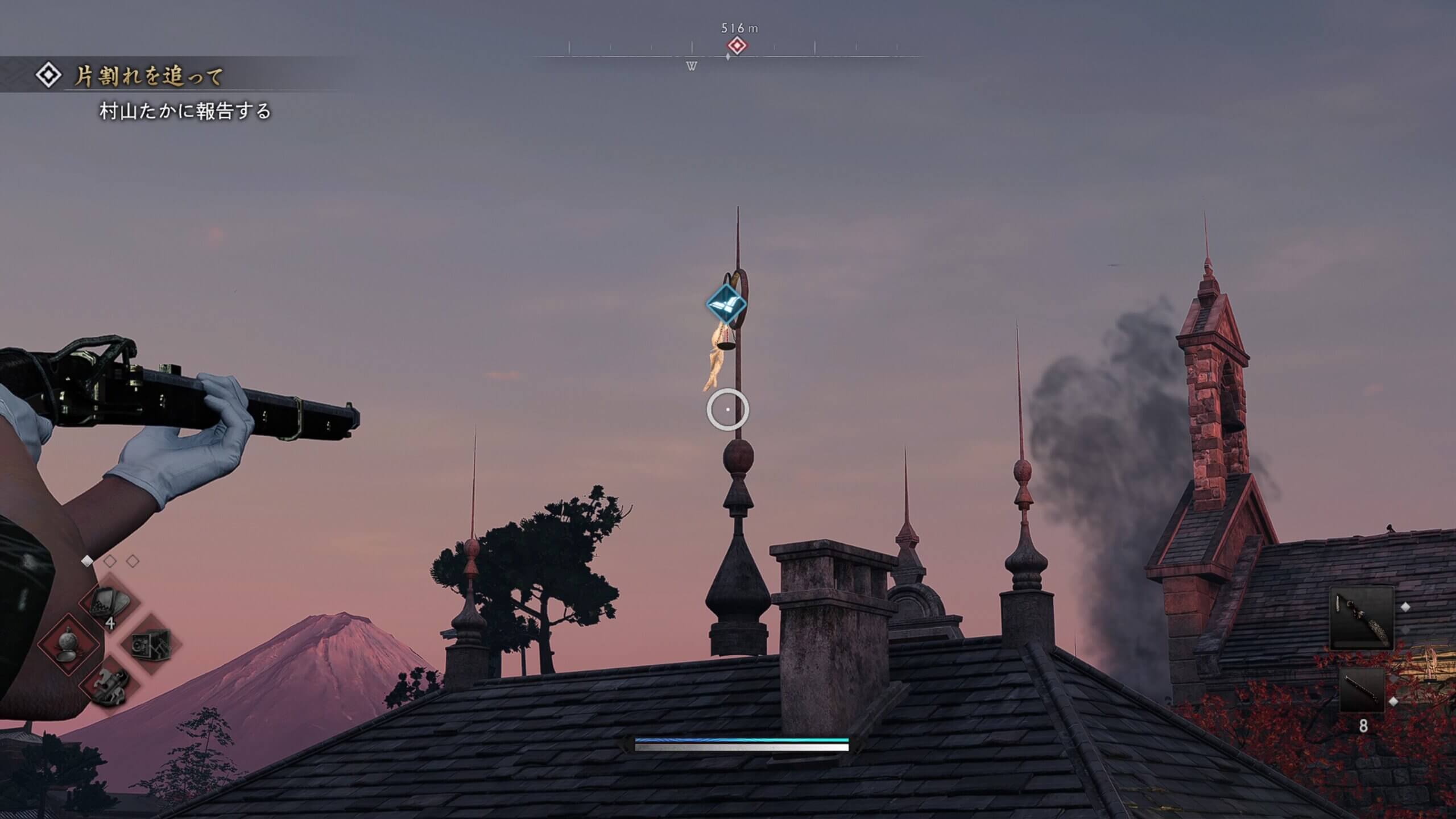Select the sheathed sword weapon slot
The height and width of the screenshot is (819, 1456).
(1362, 619)
